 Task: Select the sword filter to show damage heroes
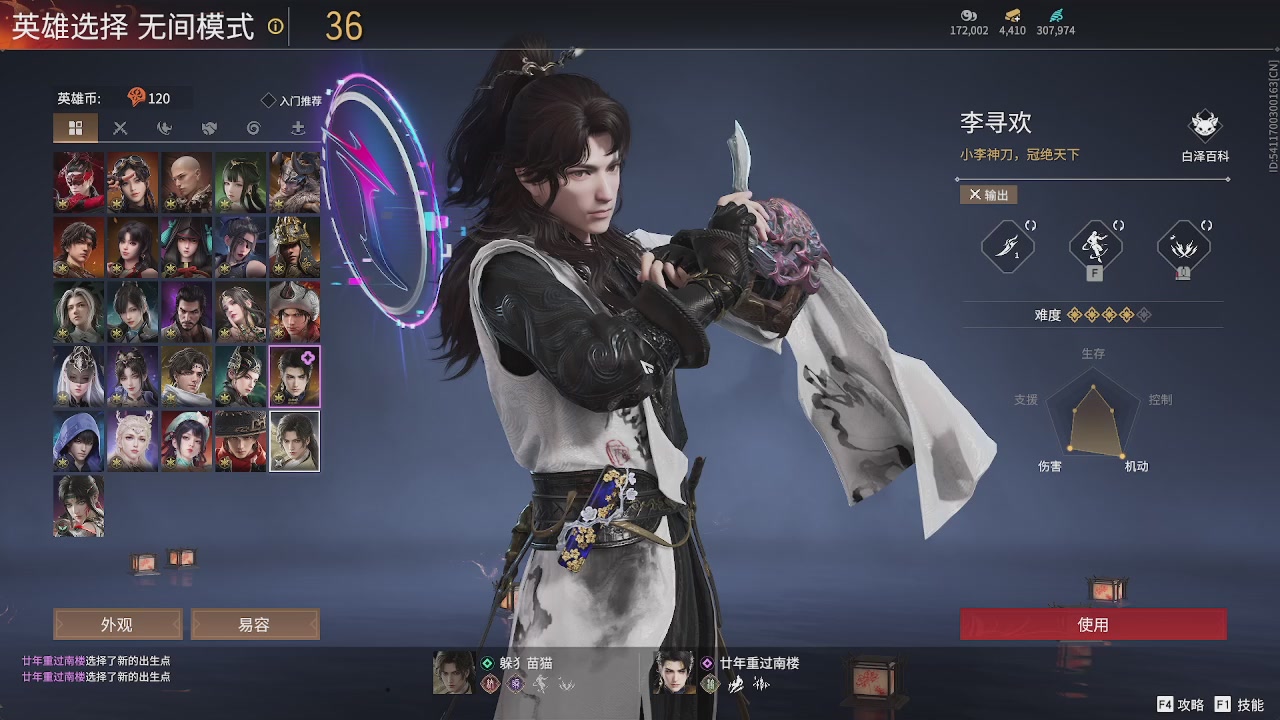(120, 128)
